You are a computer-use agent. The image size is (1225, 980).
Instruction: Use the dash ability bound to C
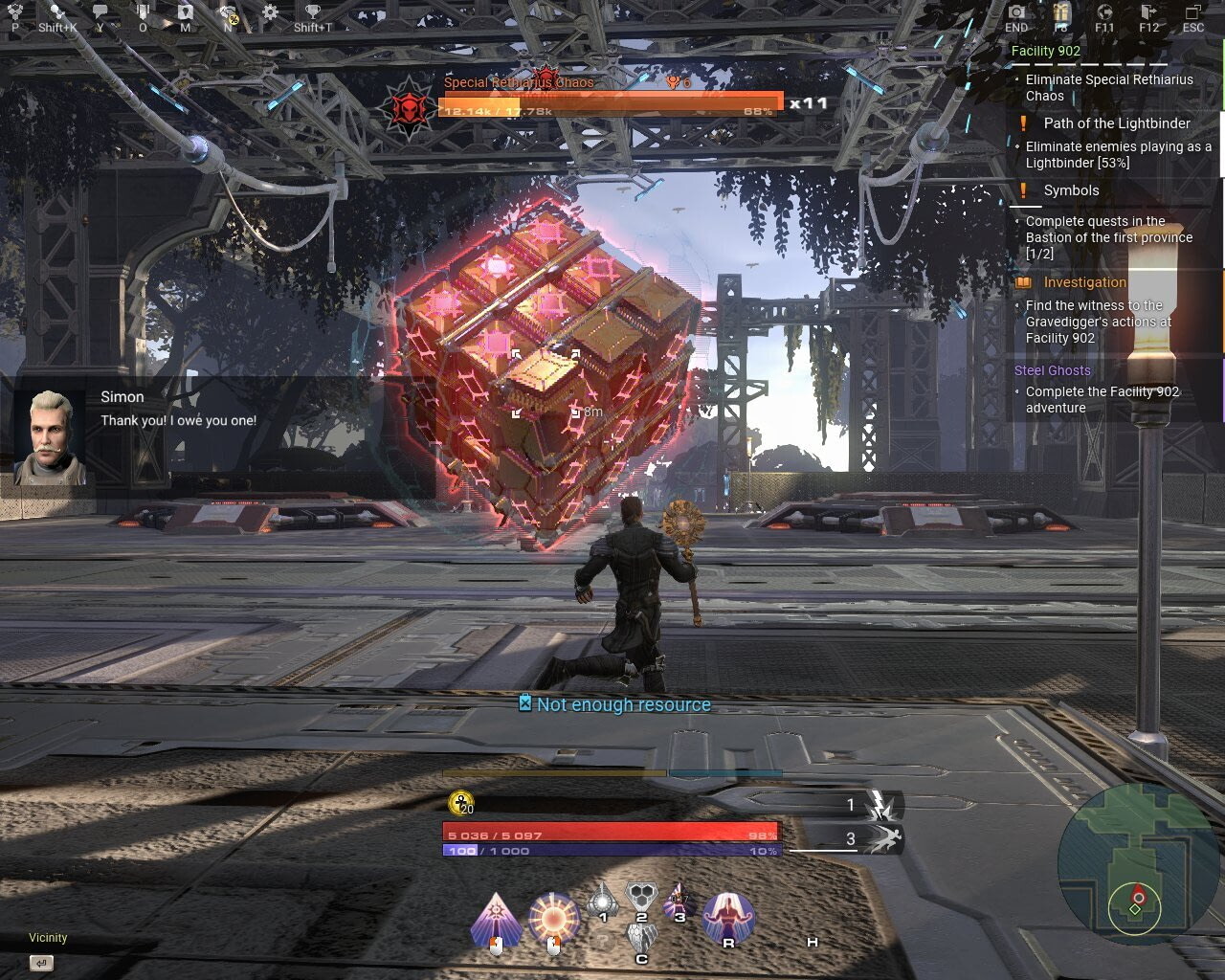[641, 935]
